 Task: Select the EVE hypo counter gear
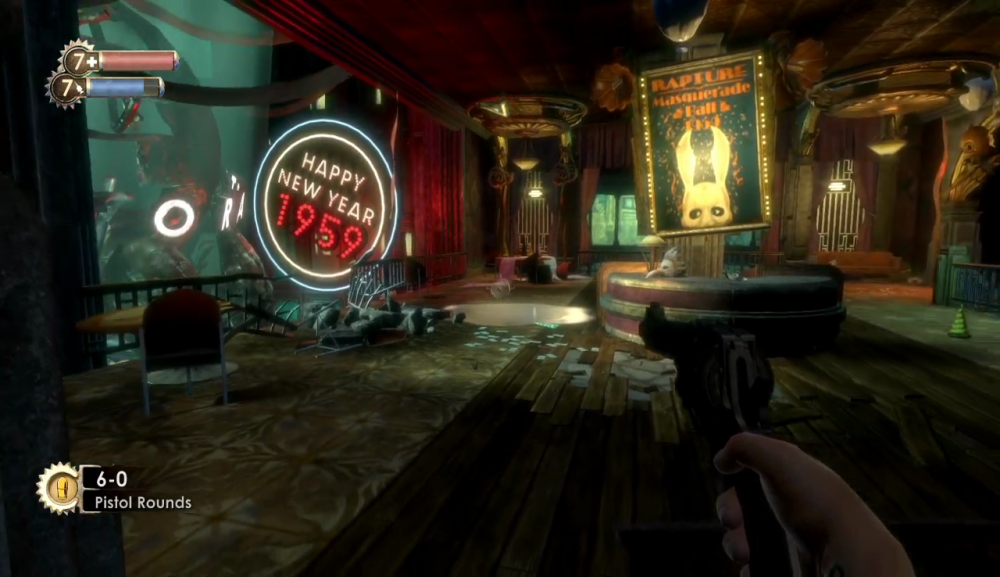pos(66,87)
